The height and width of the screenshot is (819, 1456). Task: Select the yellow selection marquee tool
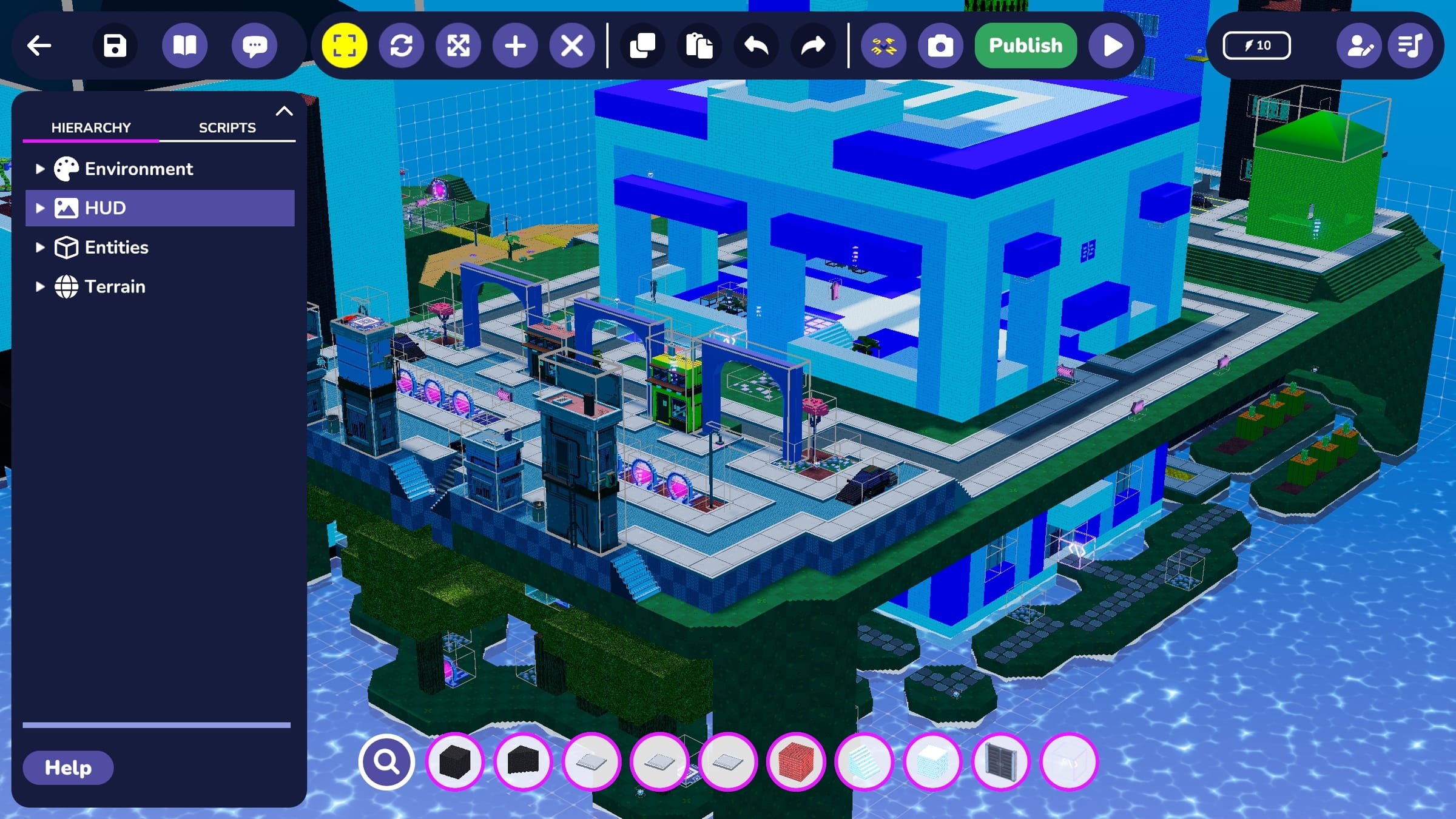(x=344, y=45)
